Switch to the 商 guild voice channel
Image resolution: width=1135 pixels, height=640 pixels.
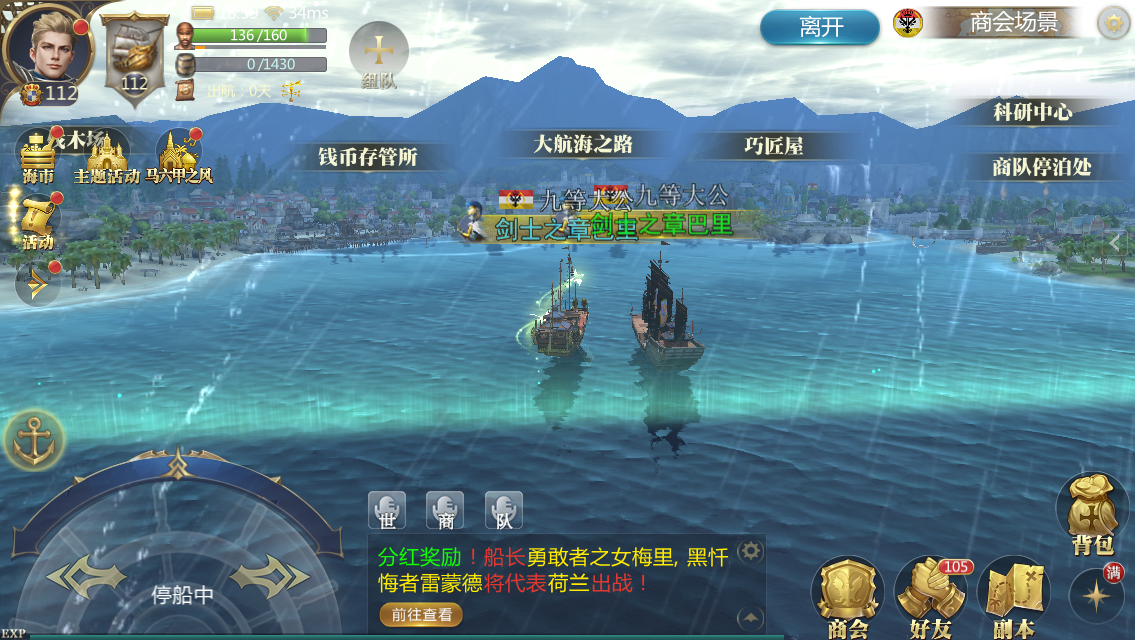tap(445, 510)
